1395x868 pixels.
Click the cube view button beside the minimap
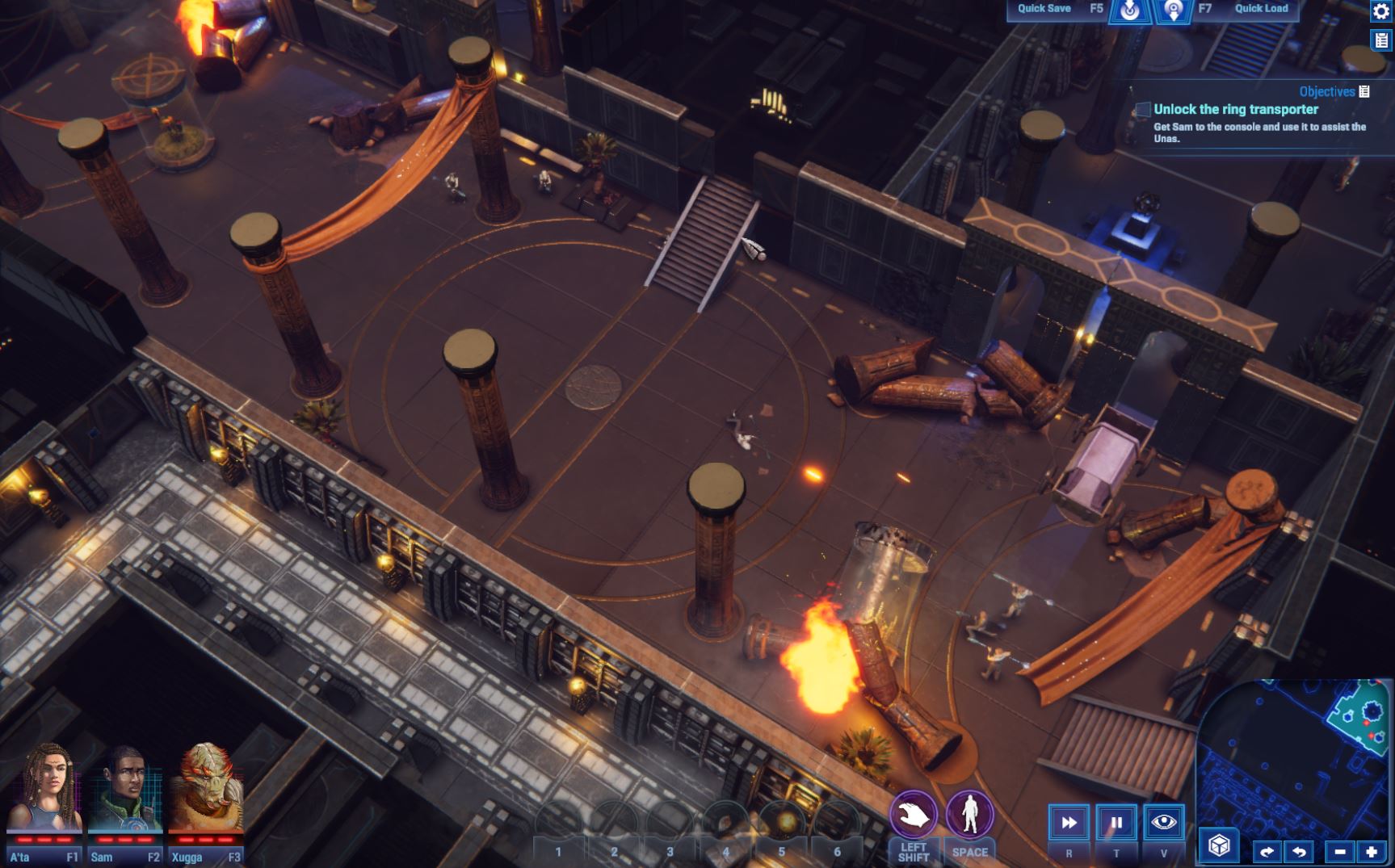click(1219, 845)
